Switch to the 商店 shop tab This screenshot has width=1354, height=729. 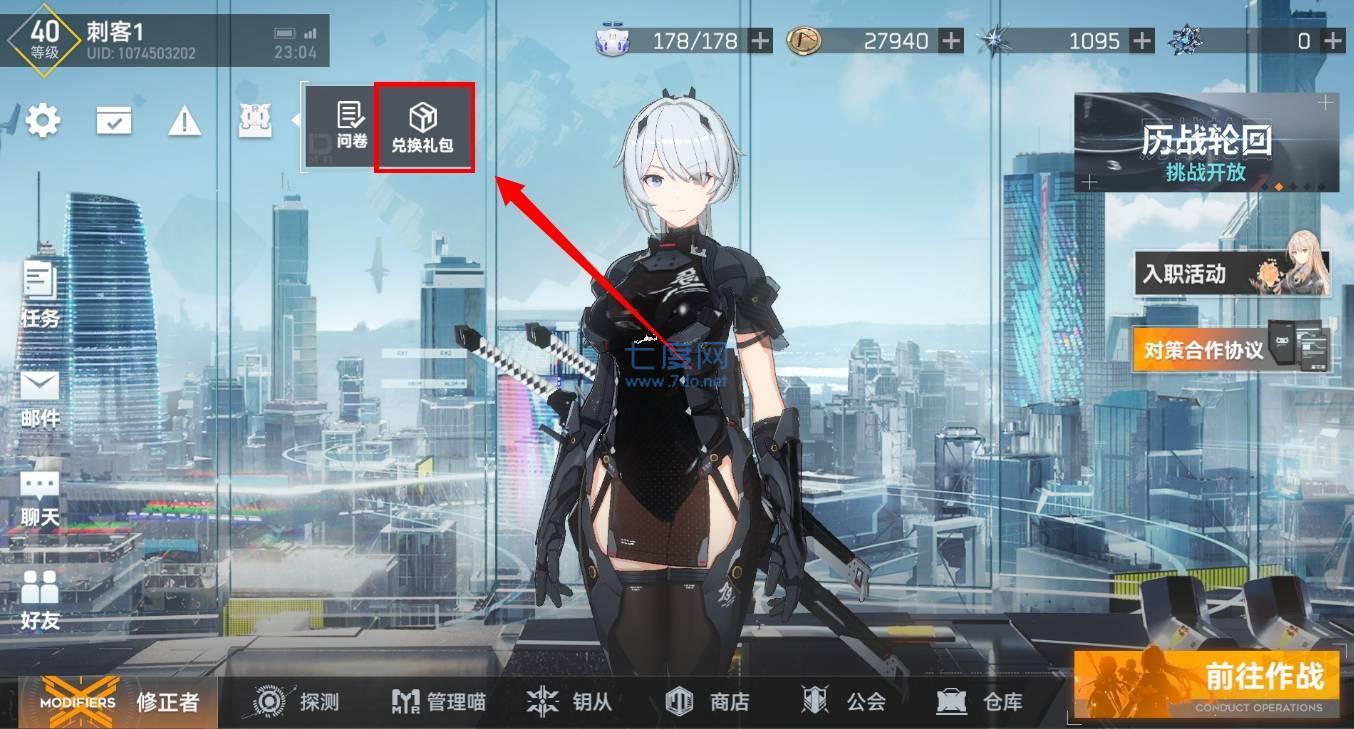tap(711, 702)
